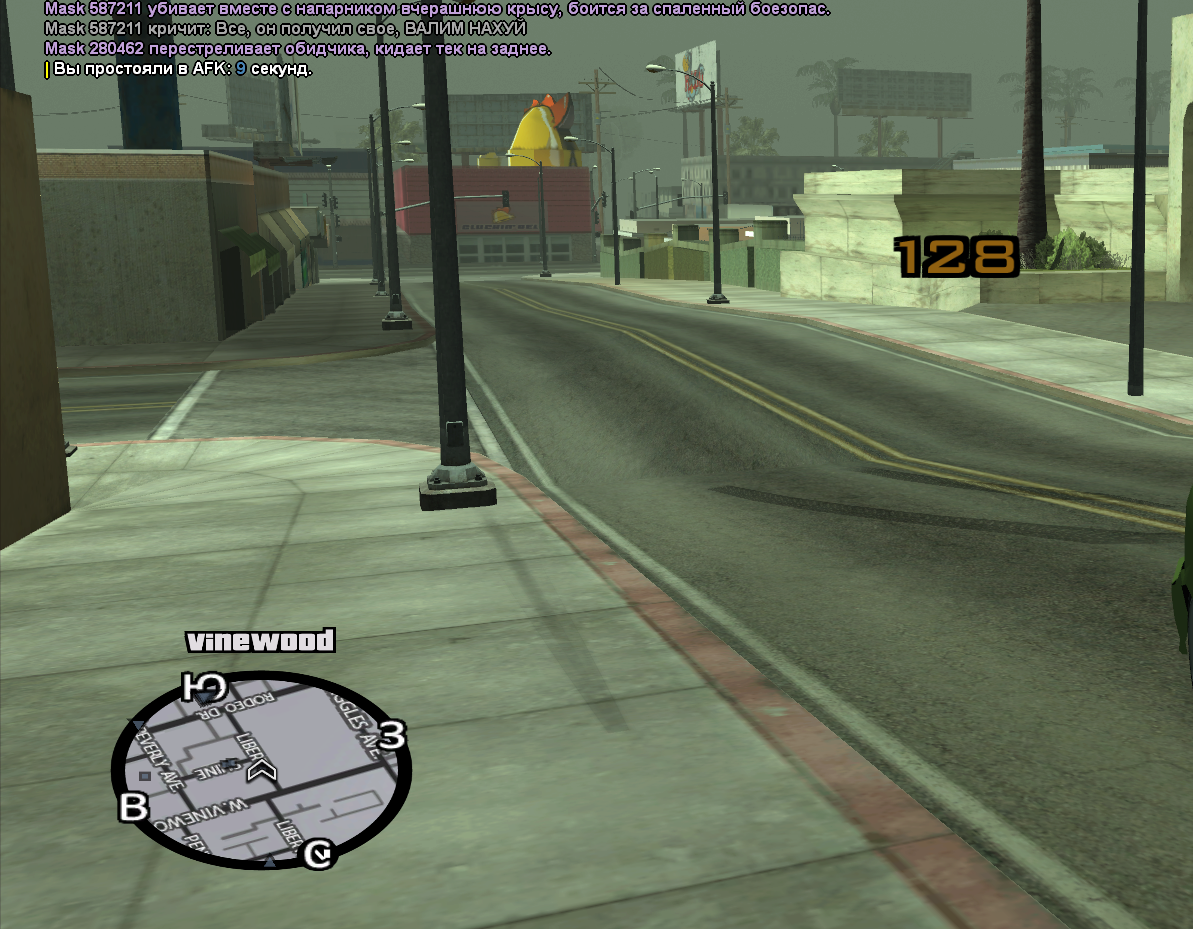
Task: Select the player arrow on the minimap
Action: (264, 769)
